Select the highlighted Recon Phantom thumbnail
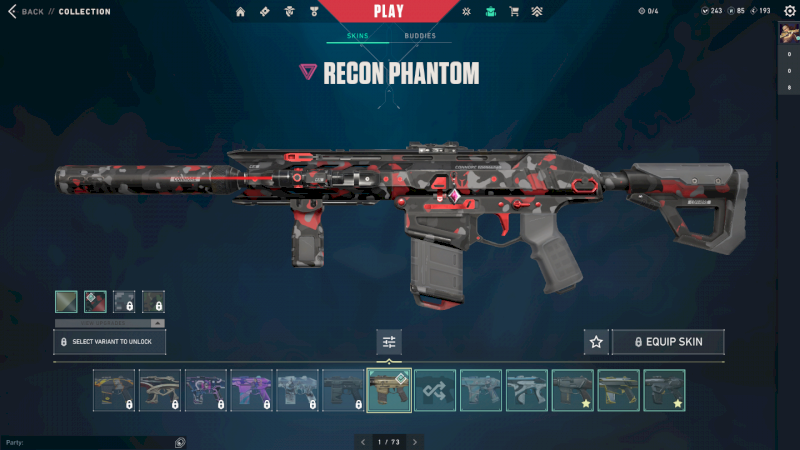800x450 pixels. click(389, 391)
